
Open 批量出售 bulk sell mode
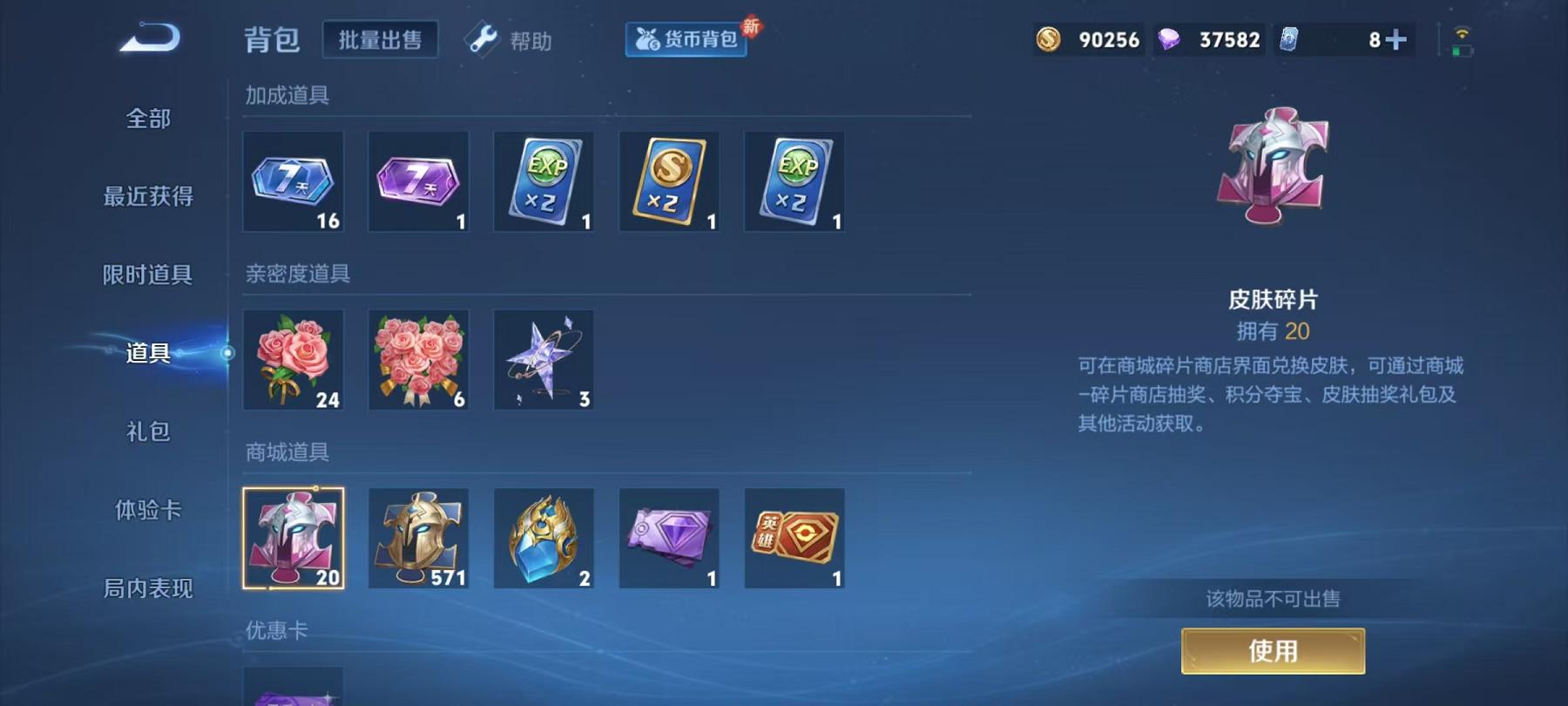pyautogui.click(x=380, y=39)
